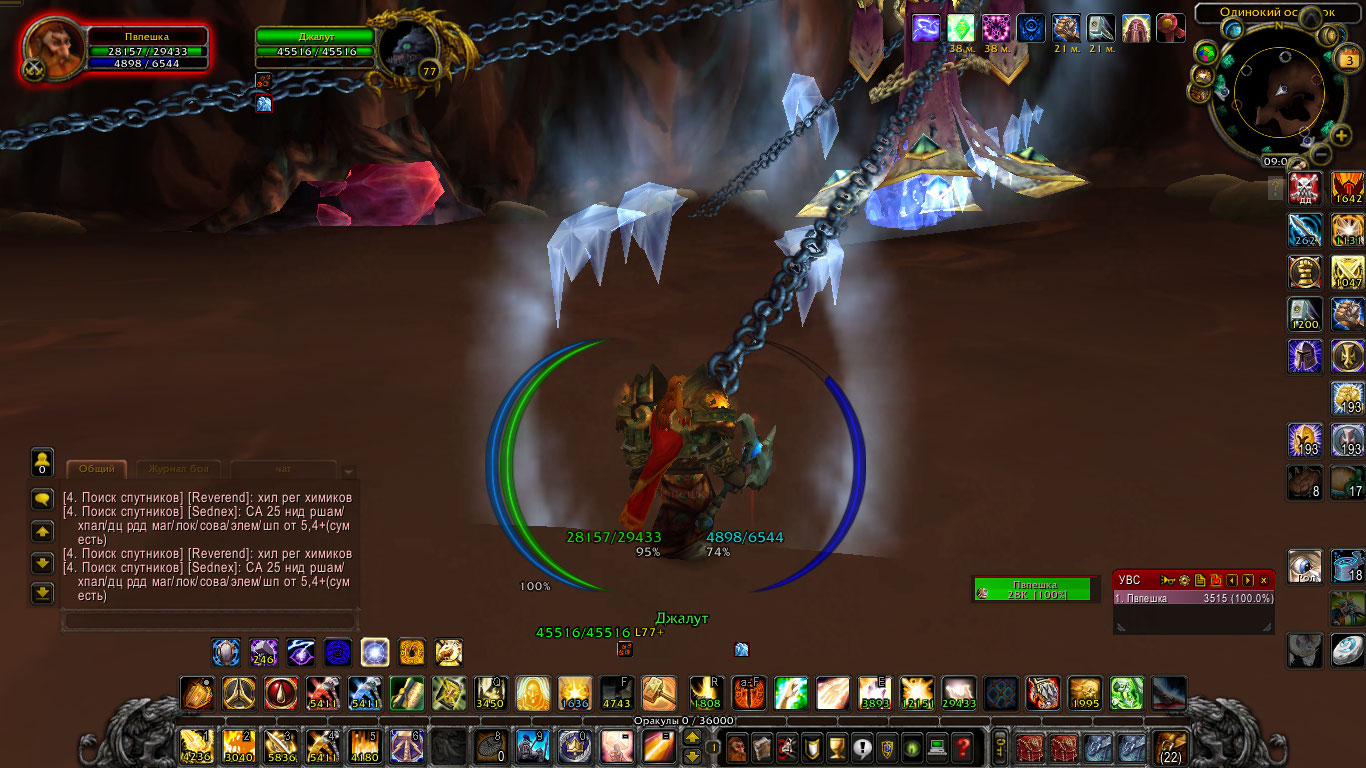Image resolution: width=1366 pixels, height=768 pixels.
Task: Activate the first action bar slot ability
Action: [x=196, y=746]
